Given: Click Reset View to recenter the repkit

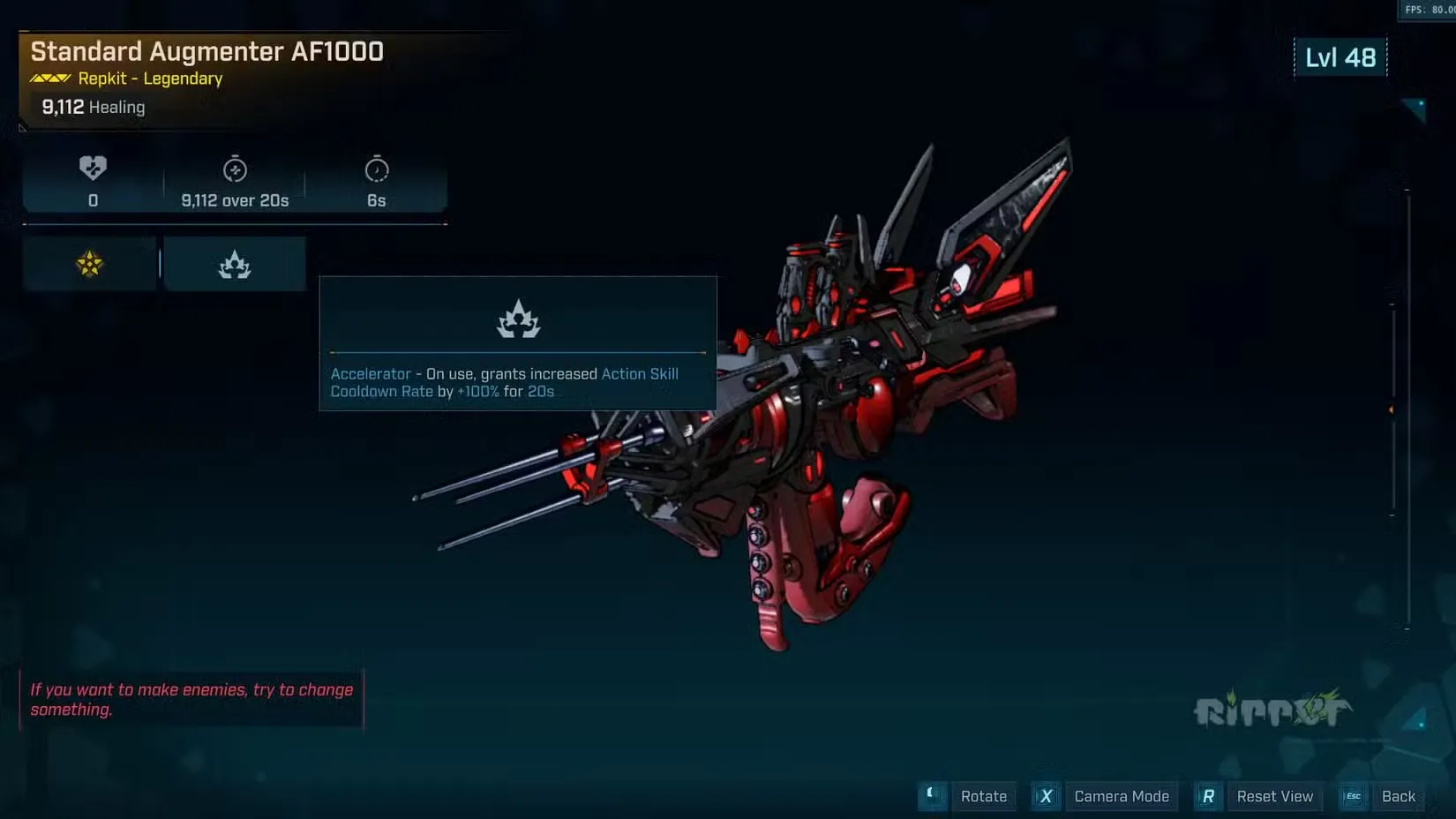Looking at the screenshot, I should point(1275,796).
